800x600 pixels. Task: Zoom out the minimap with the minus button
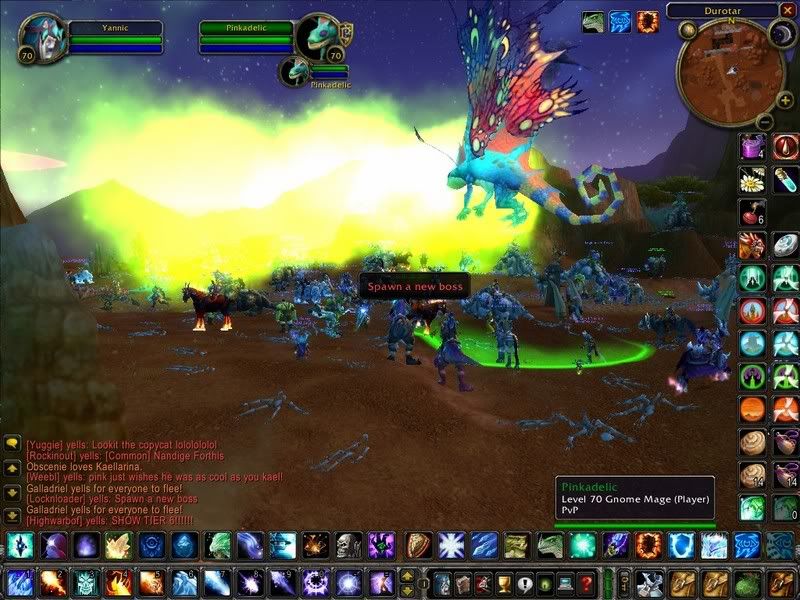[x=762, y=122]
